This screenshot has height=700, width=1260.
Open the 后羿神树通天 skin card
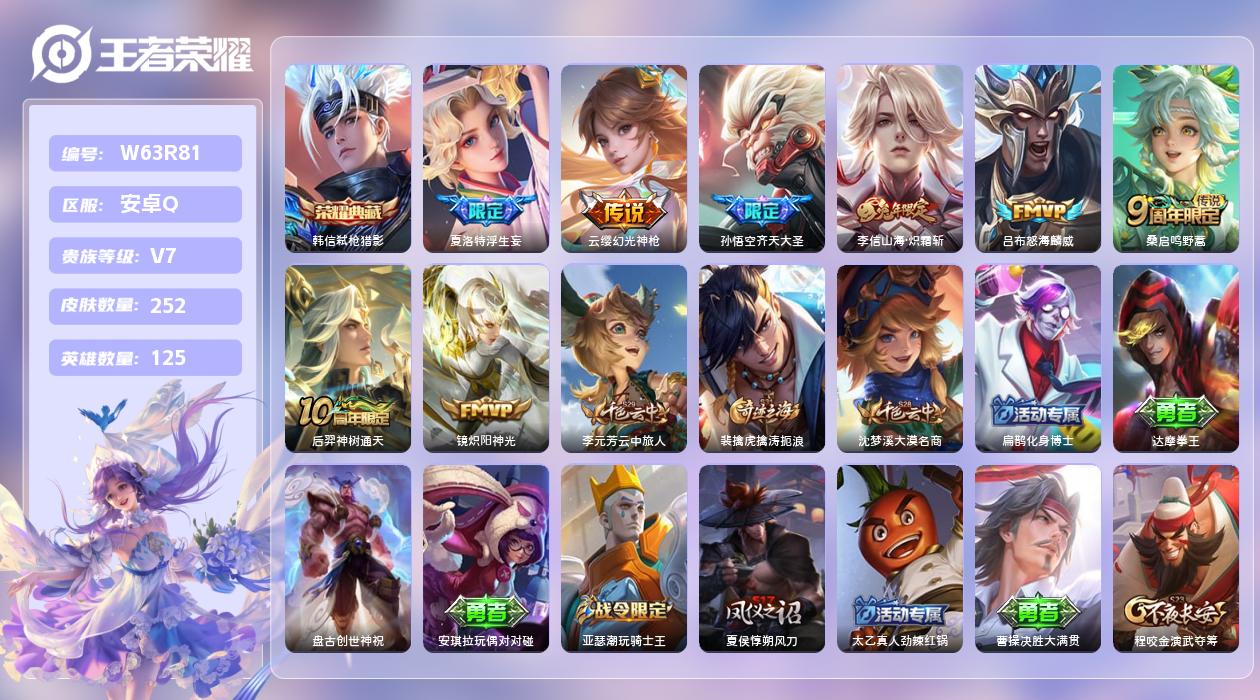click(348, 358)
